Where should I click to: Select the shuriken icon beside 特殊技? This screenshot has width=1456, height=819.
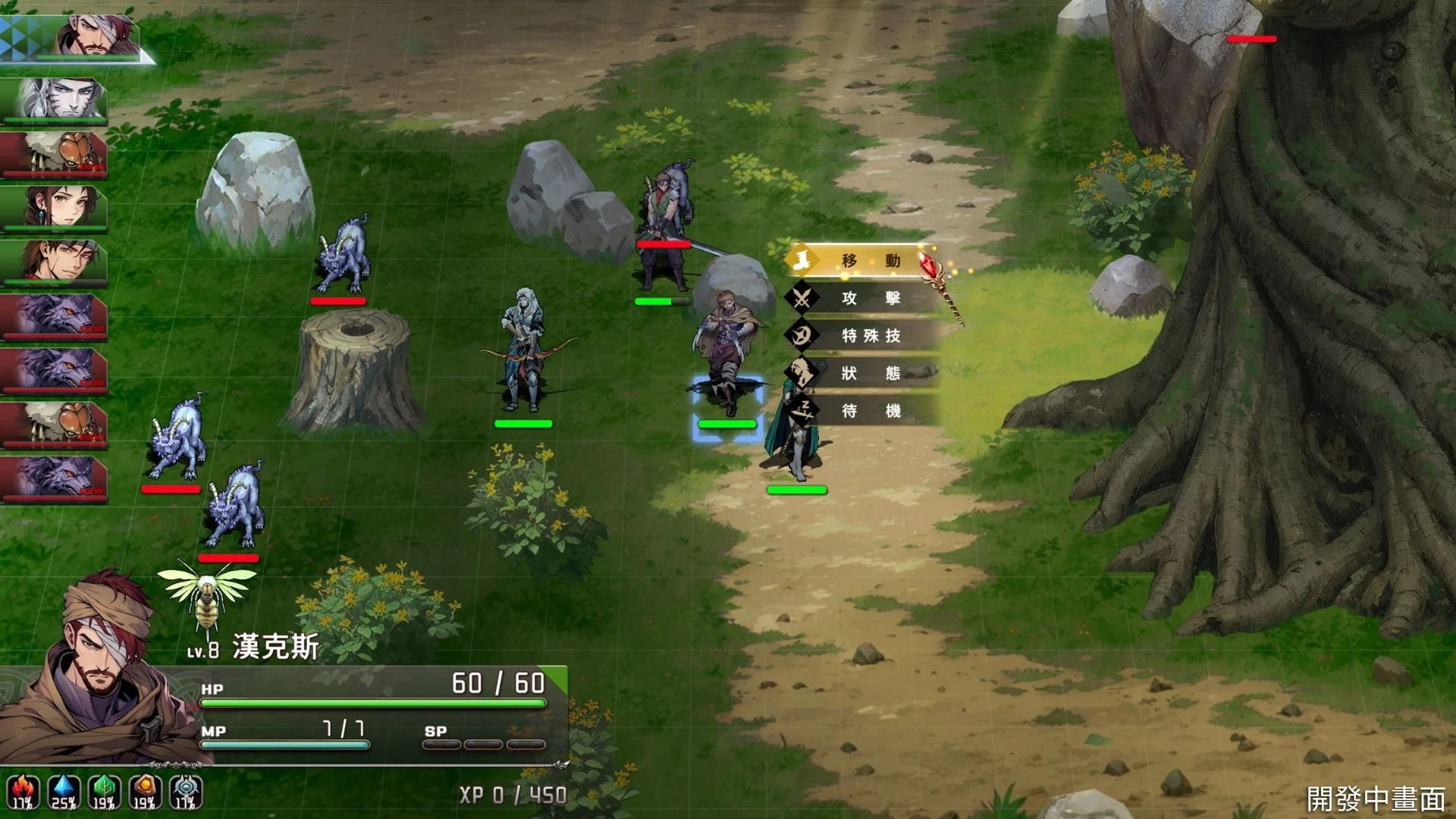coord(803,337)
